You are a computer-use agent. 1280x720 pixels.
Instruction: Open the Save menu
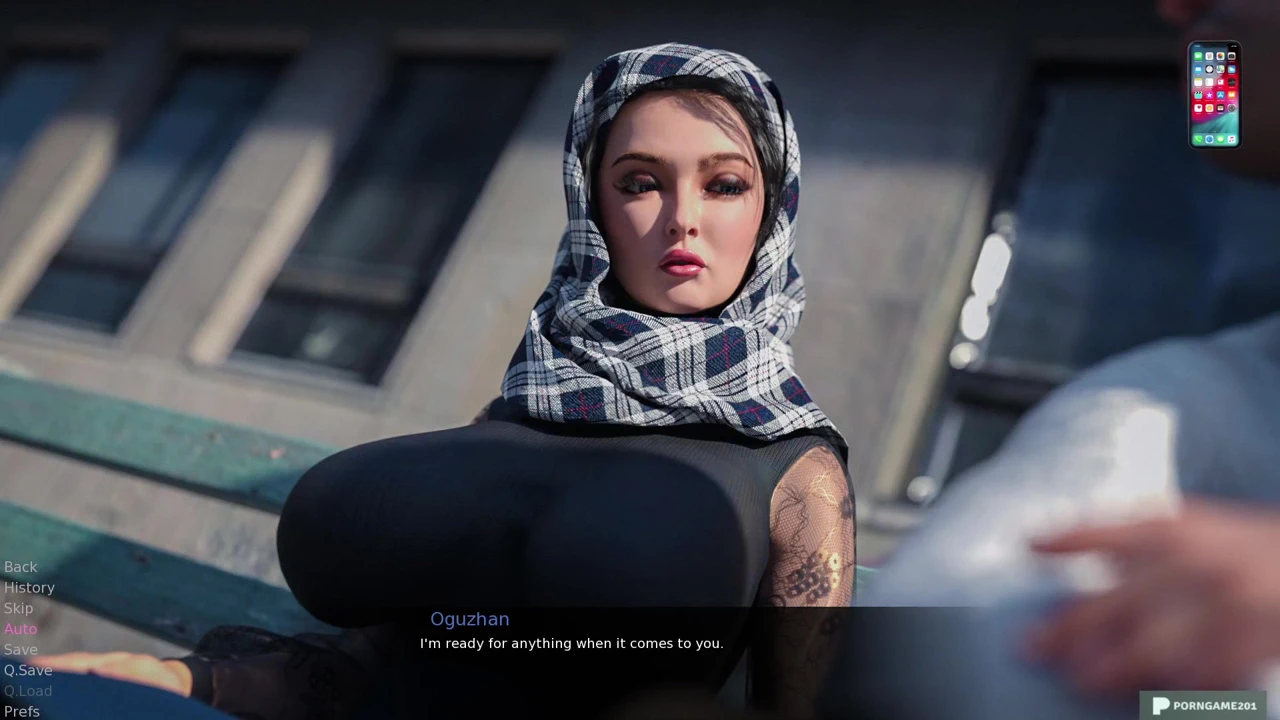click(x=20, y=650)
